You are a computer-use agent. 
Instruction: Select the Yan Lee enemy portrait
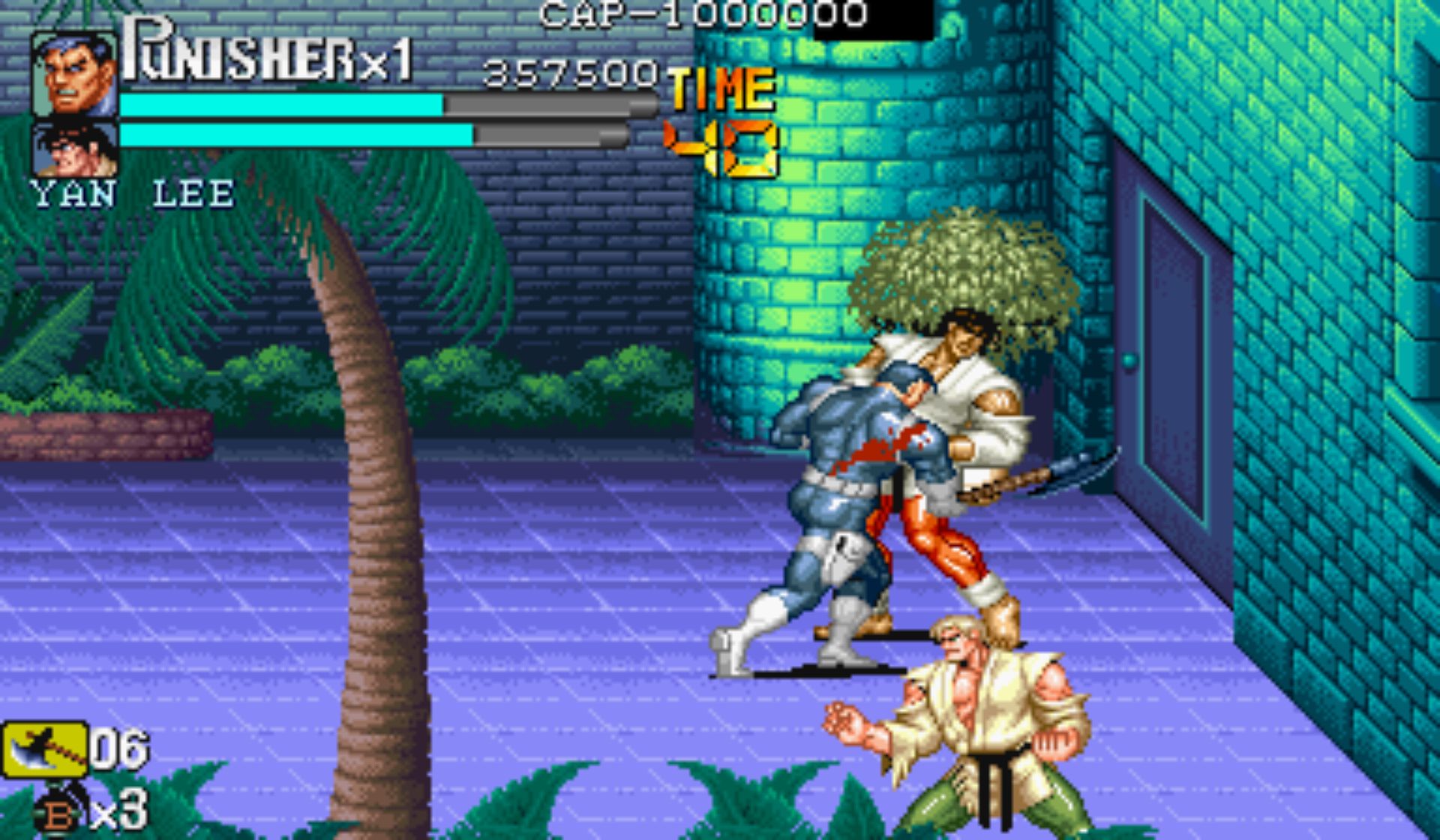(x=74, y=150)
